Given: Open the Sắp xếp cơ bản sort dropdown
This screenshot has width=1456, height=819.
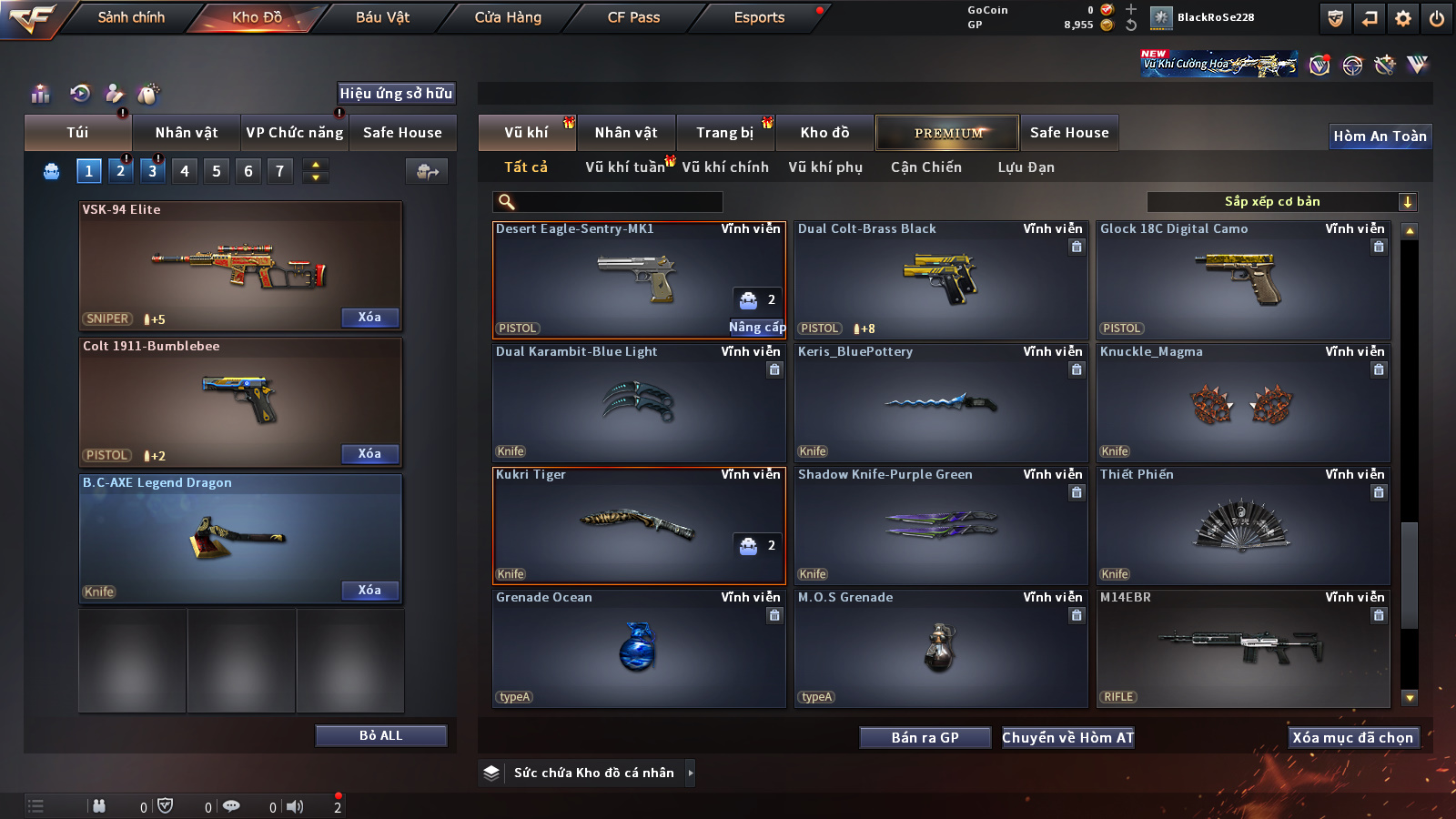Looking at the screenshot, I should [x=1282, y=202].
